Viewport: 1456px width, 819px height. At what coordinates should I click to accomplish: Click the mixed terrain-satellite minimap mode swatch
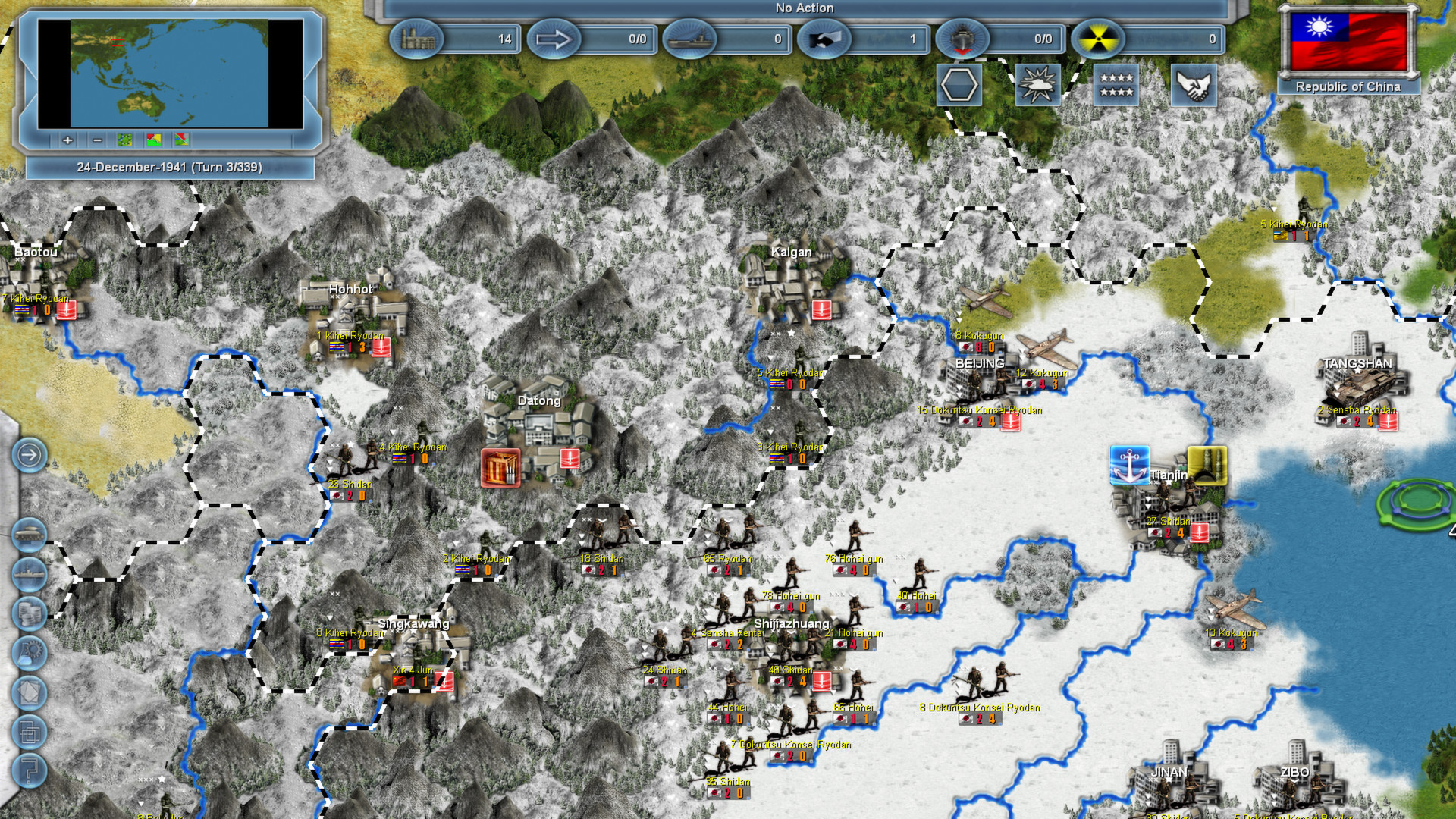(x=182, y=140)
